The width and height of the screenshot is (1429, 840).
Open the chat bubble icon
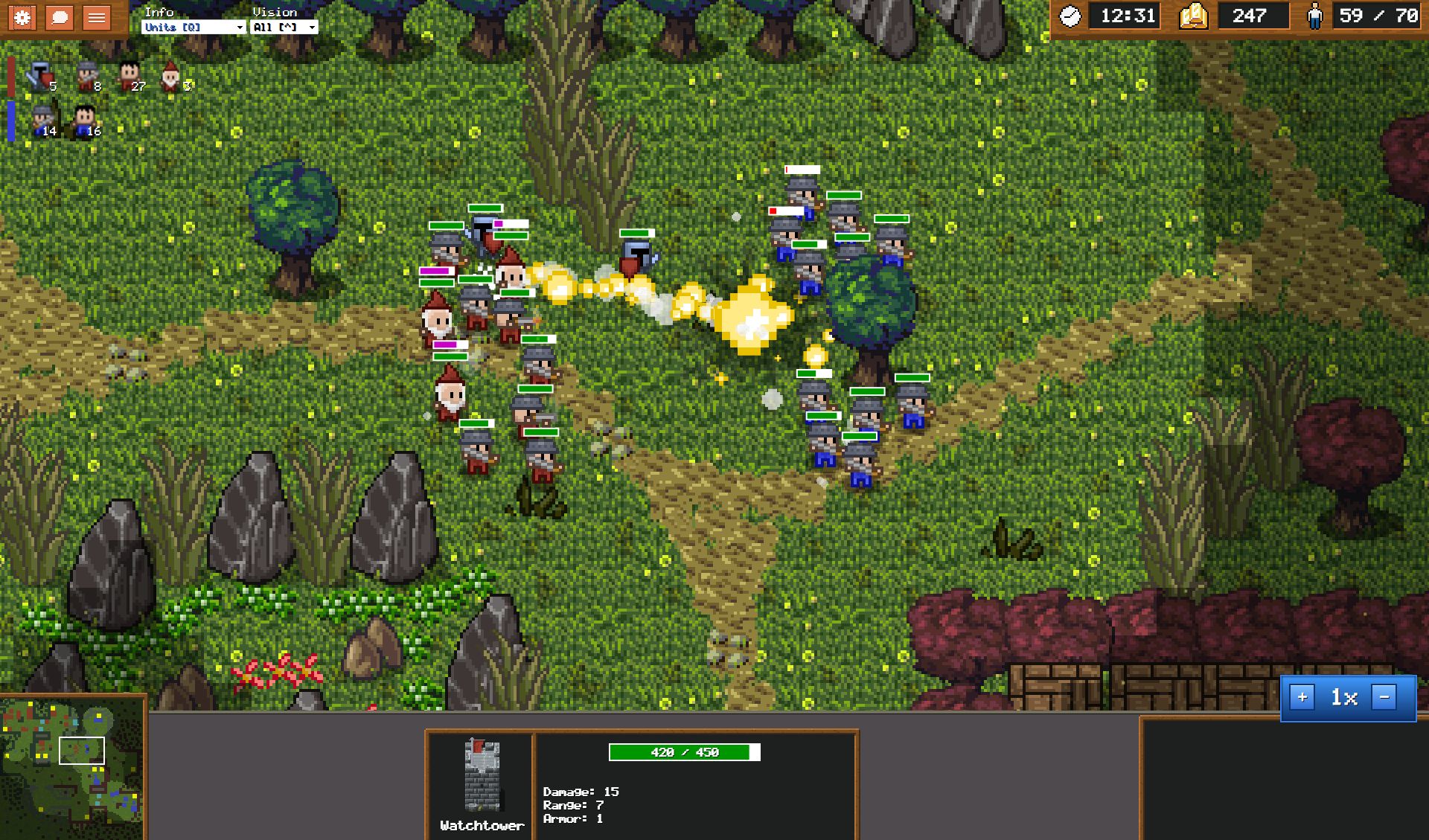coord(60,18)
